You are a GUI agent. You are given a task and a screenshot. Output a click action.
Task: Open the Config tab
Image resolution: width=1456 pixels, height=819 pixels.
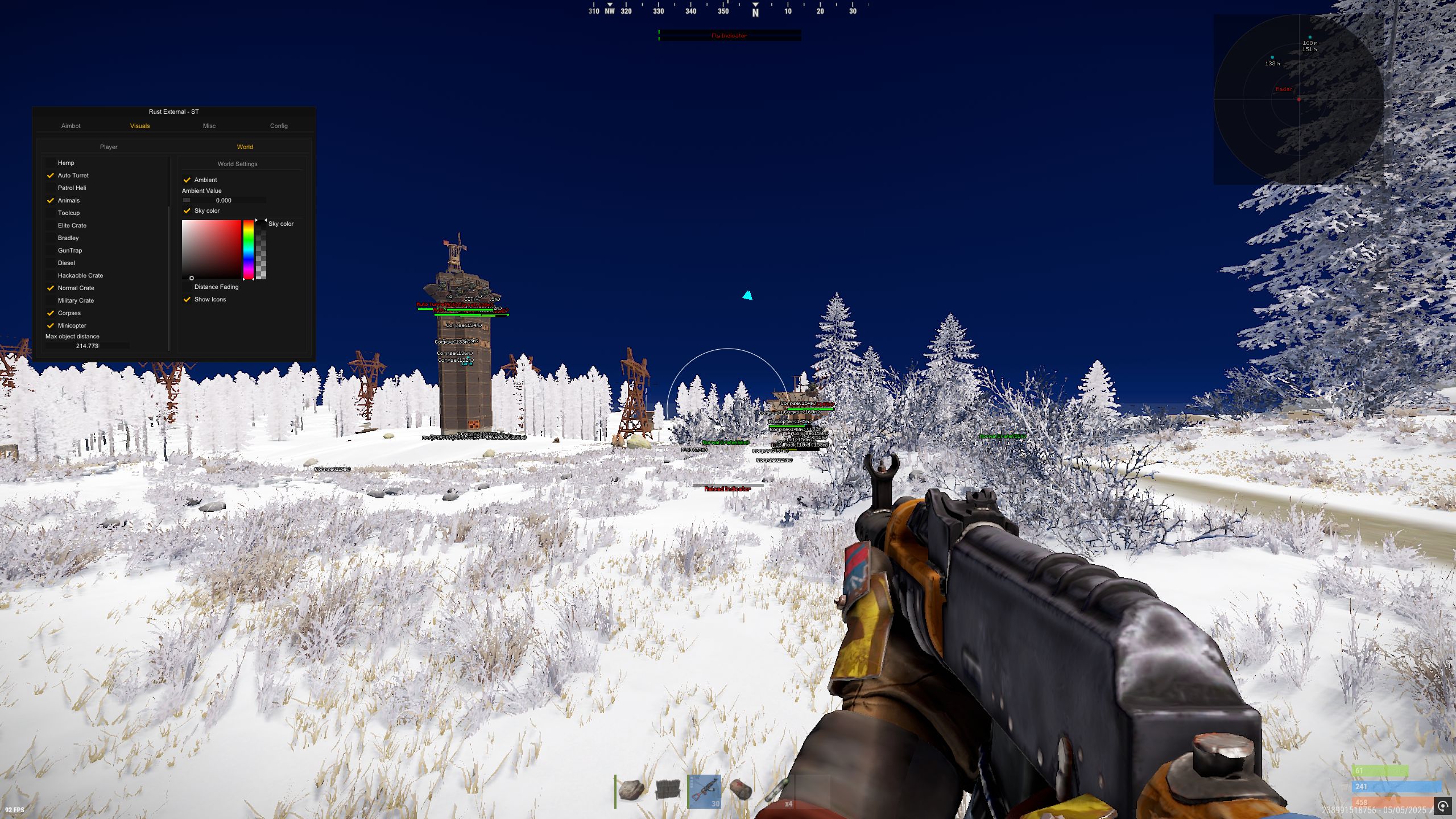pos(279,126)
